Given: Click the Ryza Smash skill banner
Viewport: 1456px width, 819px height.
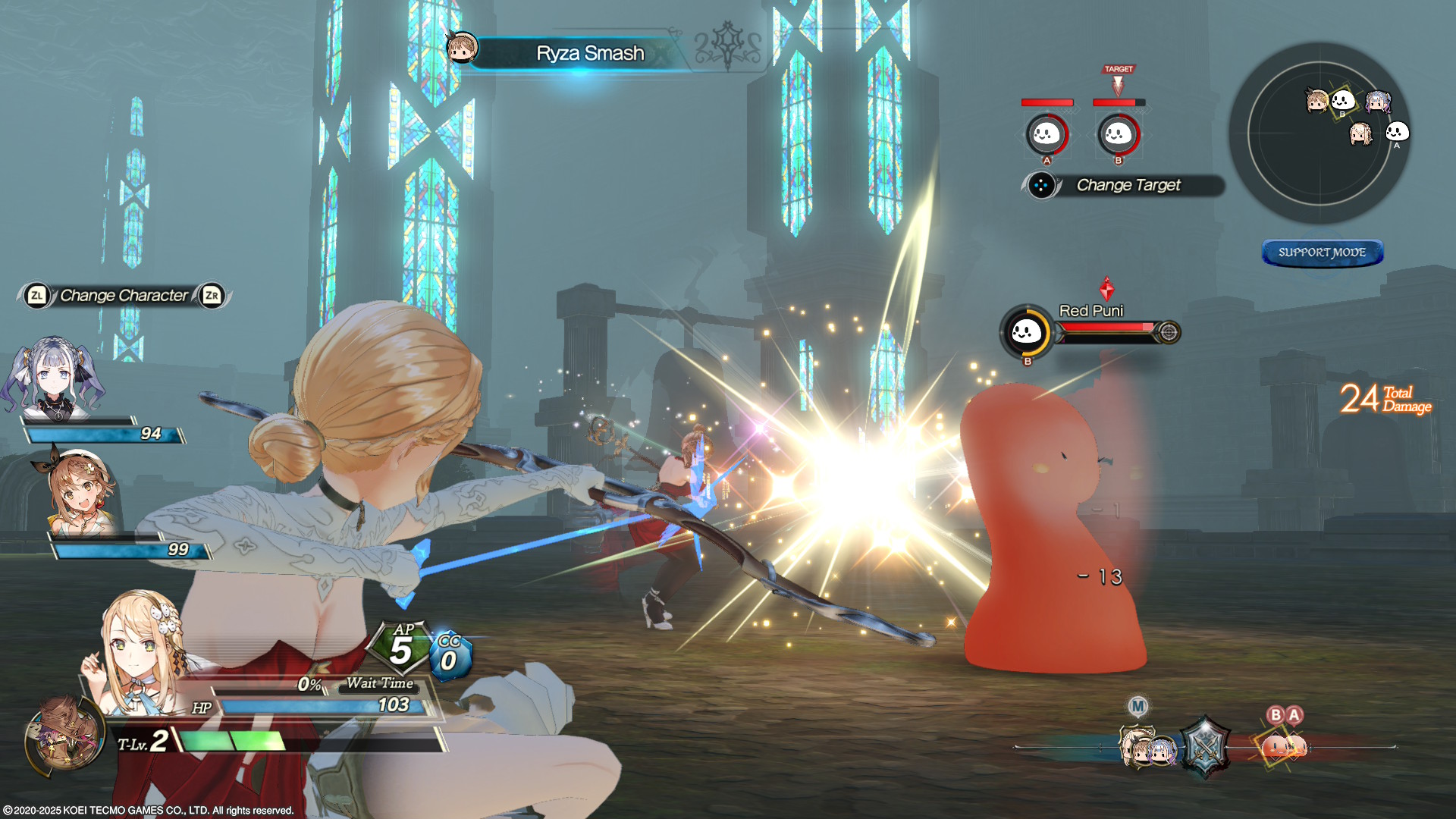Looking at the screenshot, I should (588, 53).
